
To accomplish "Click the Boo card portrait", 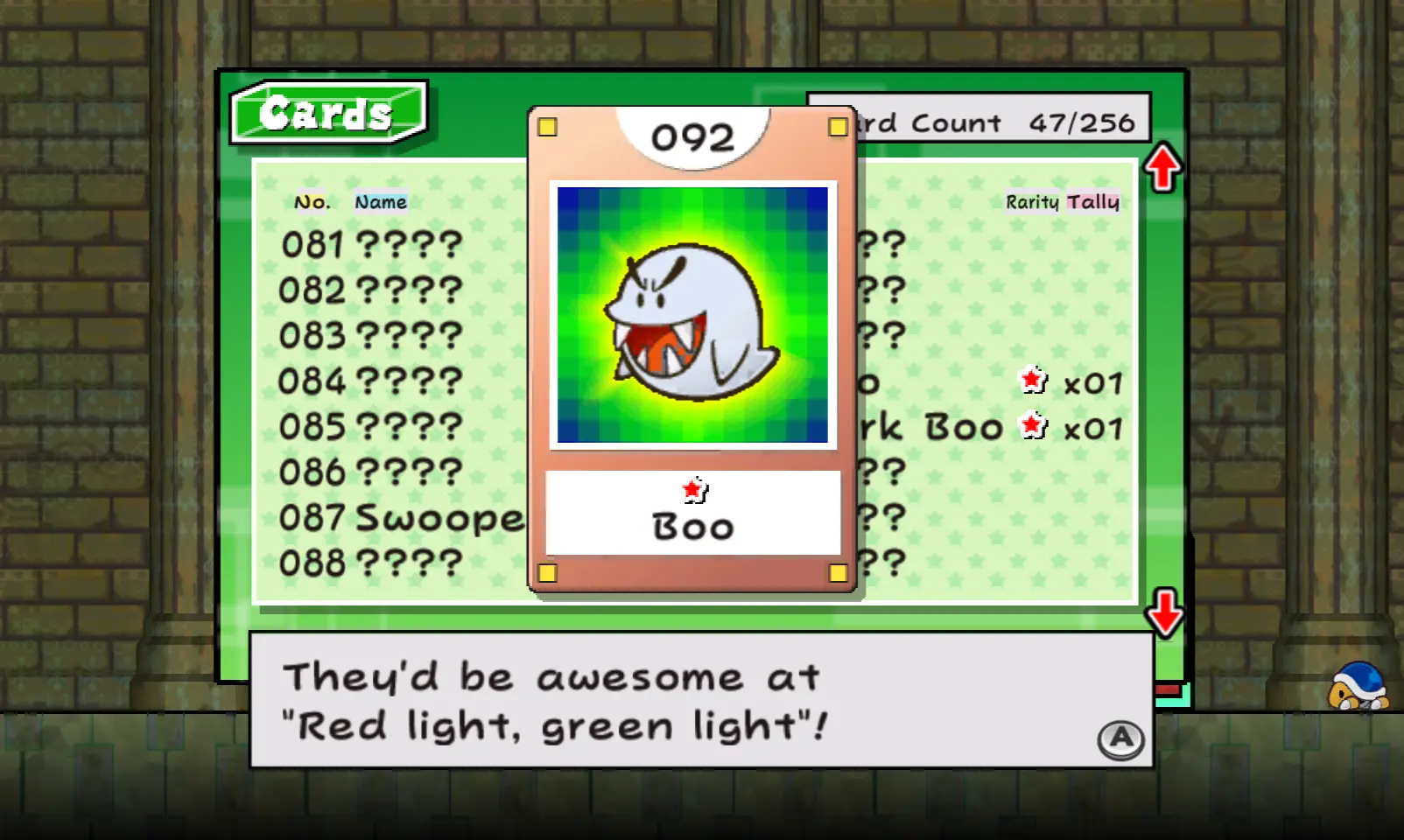I will click(x=692, y=315).
